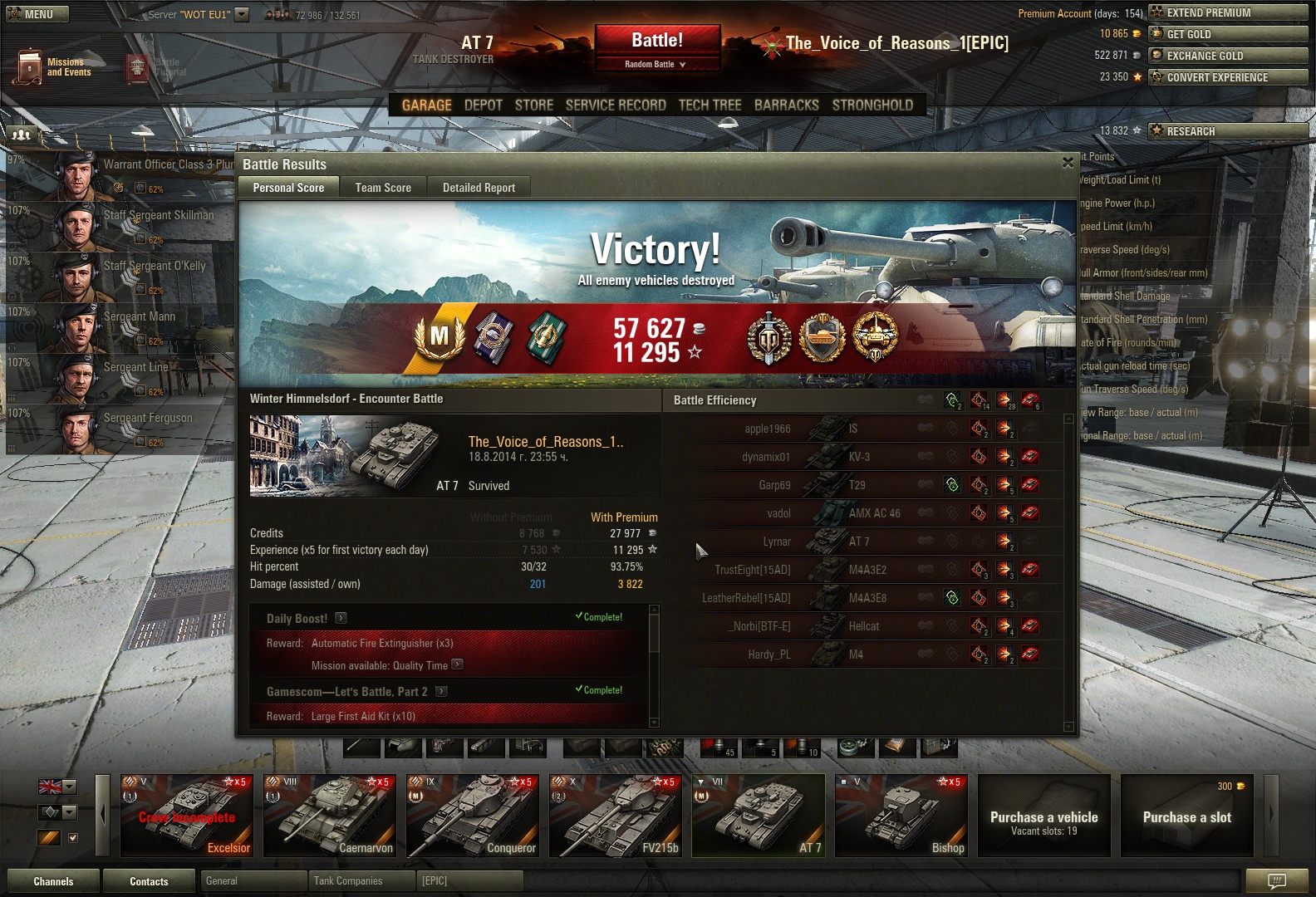This screenshot has width=1316, height=897.
Task: Choose the FV215b tank in the carousel
Action: 616,816
